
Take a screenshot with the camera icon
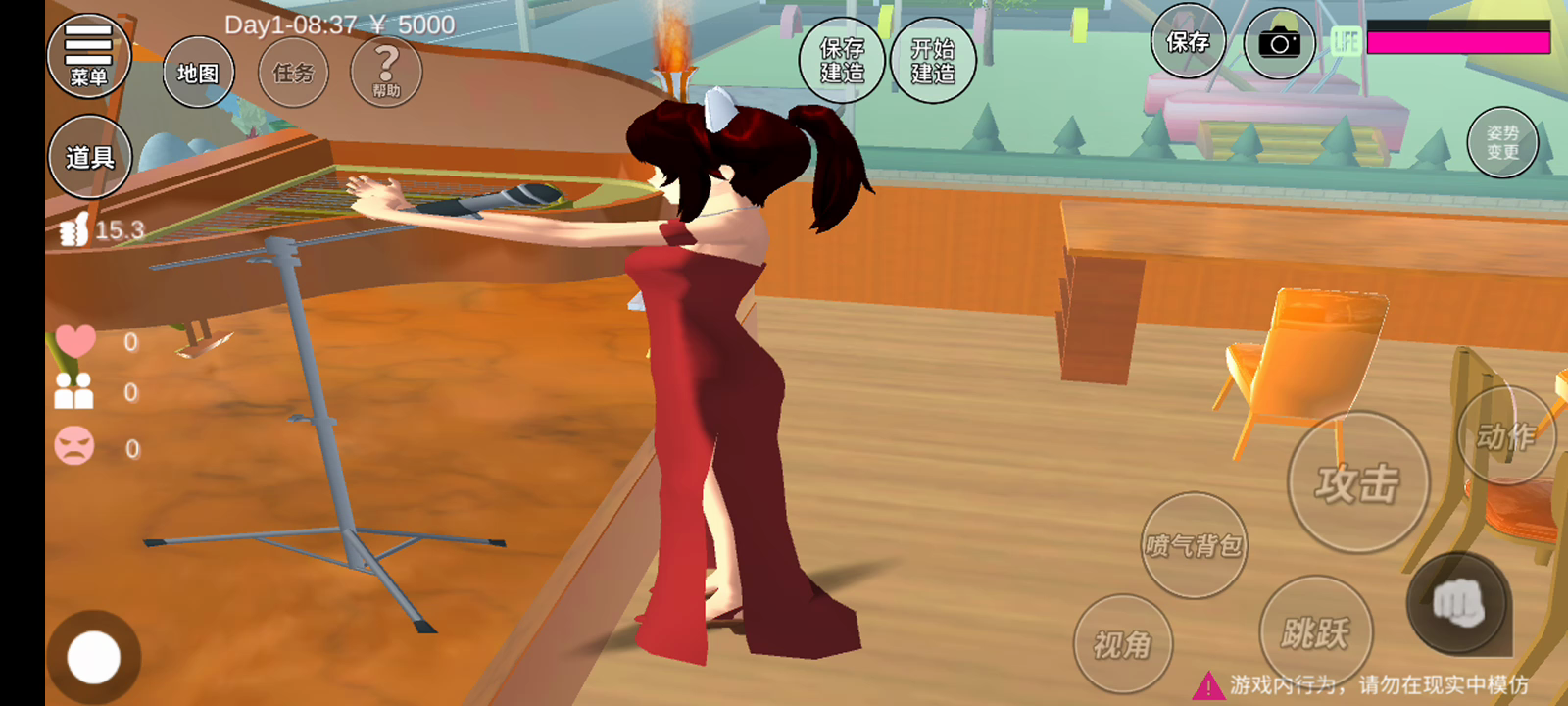point(1279,44)
